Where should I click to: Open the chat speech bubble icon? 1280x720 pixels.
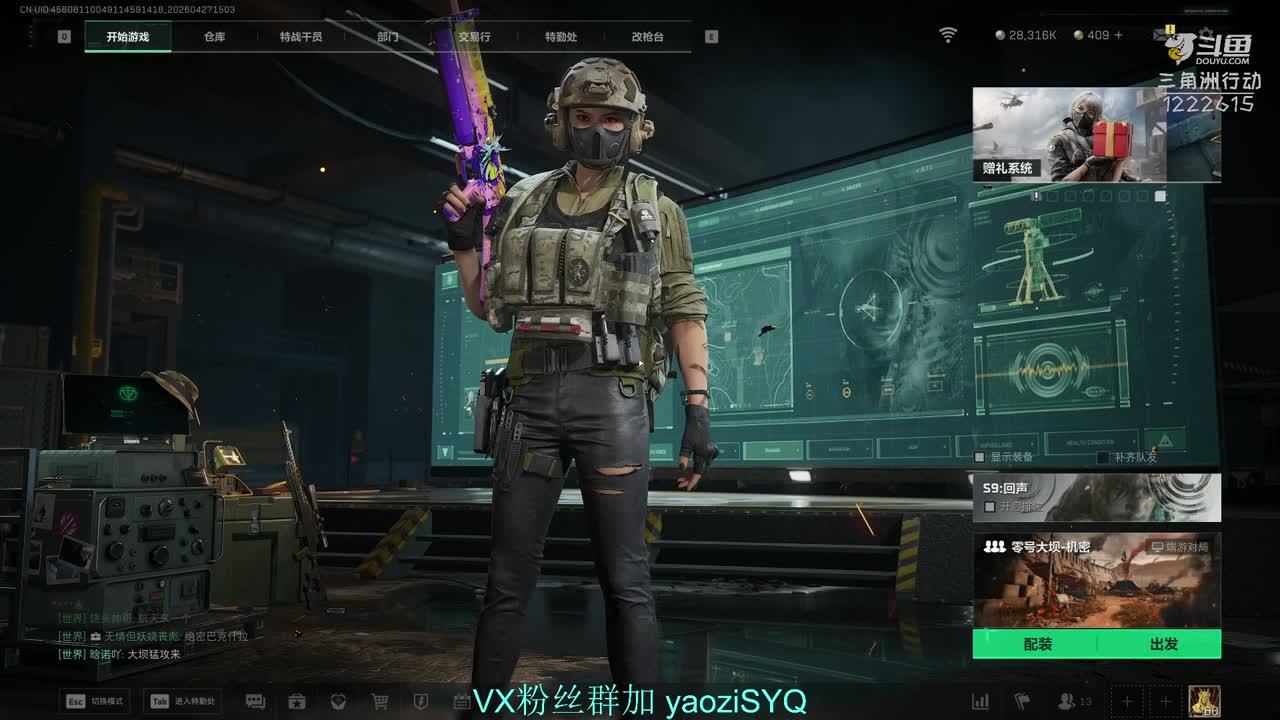255,701
